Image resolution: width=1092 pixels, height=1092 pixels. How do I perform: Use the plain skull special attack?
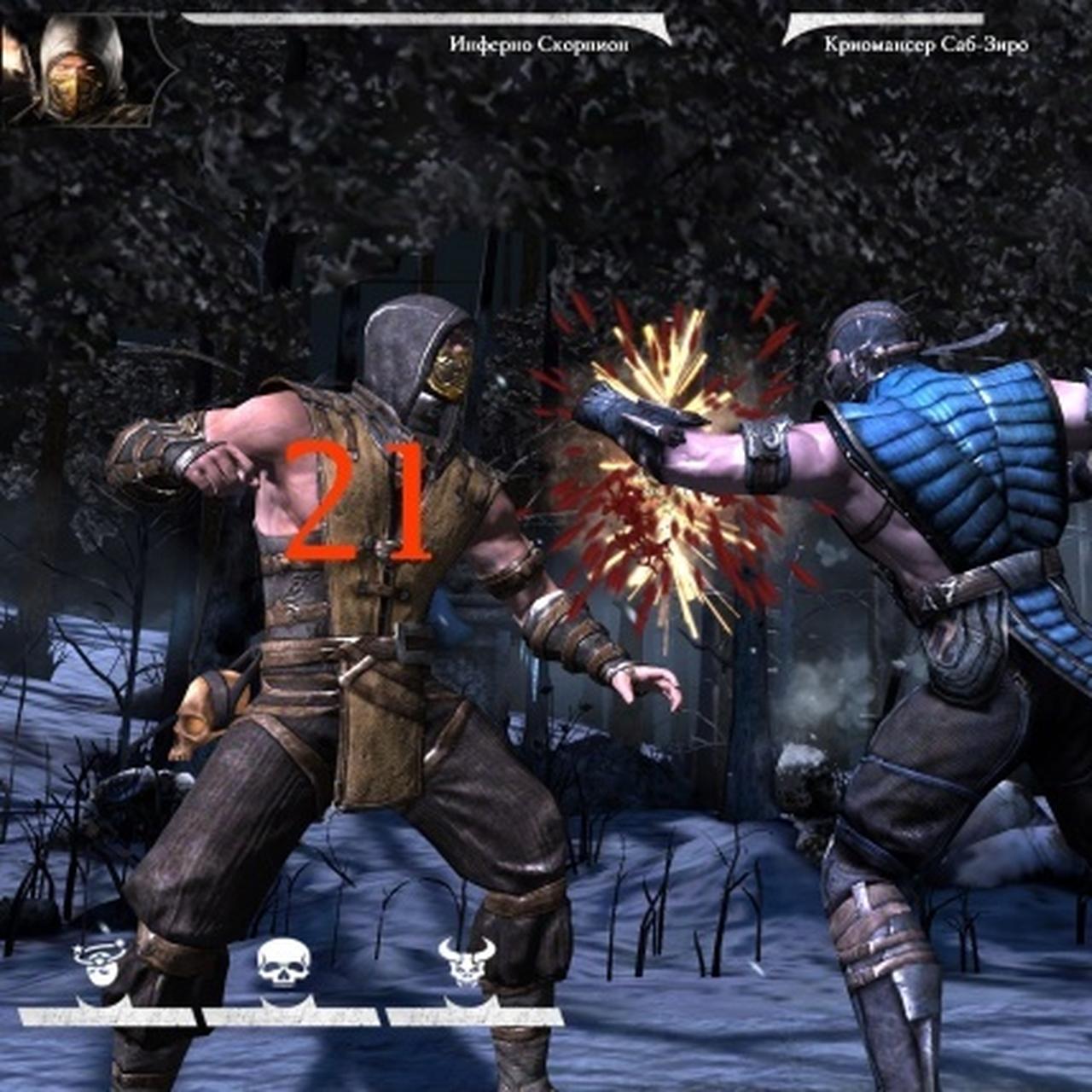click(x=284, y=964)
